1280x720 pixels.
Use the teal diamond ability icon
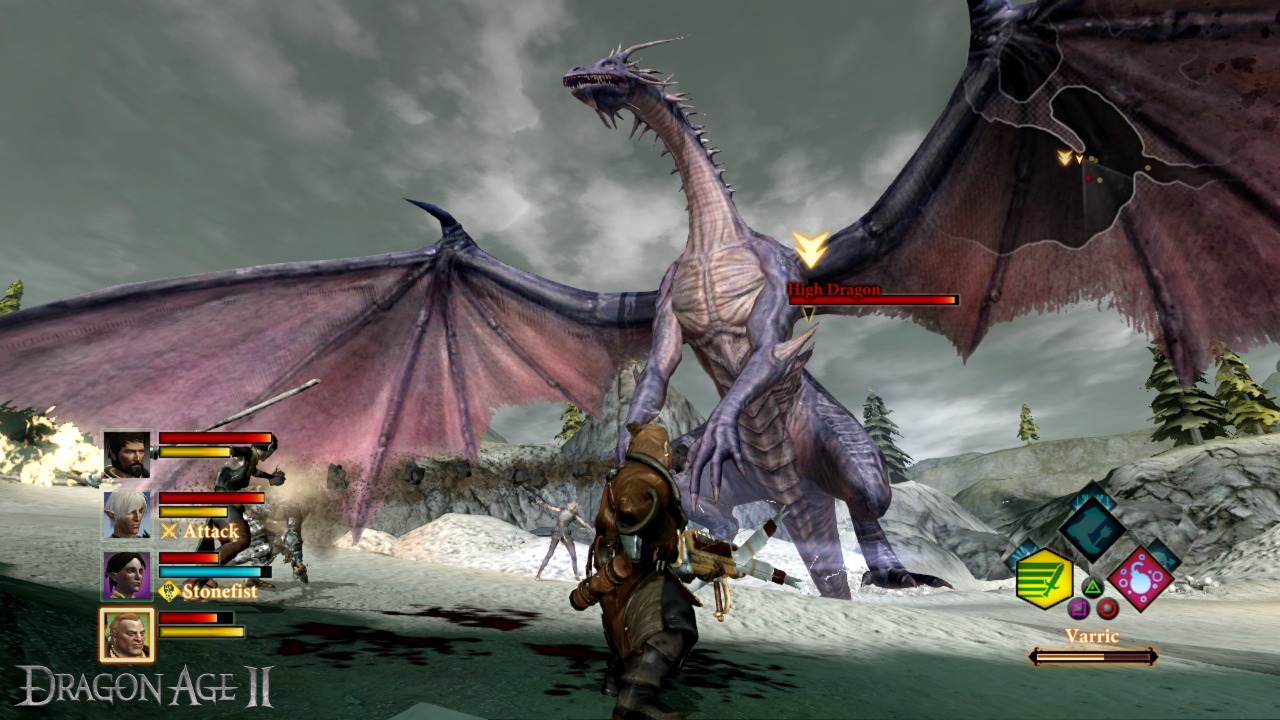click(x=1092, y=528)
